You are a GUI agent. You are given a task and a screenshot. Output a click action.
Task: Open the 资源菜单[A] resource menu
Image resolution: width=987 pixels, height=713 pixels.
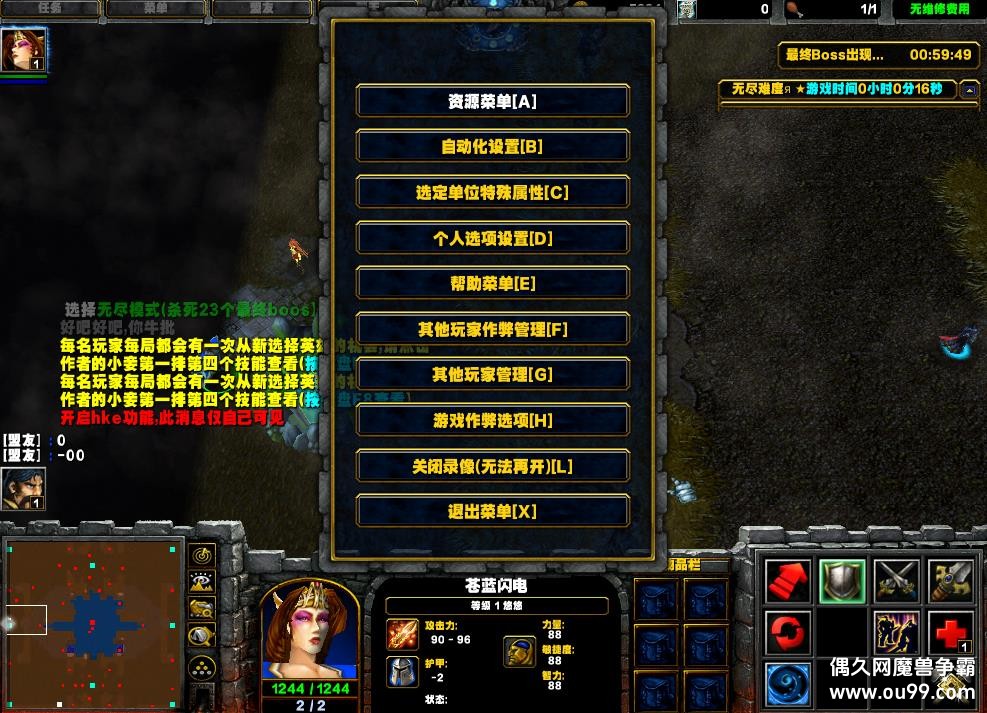tap(492, 101)
